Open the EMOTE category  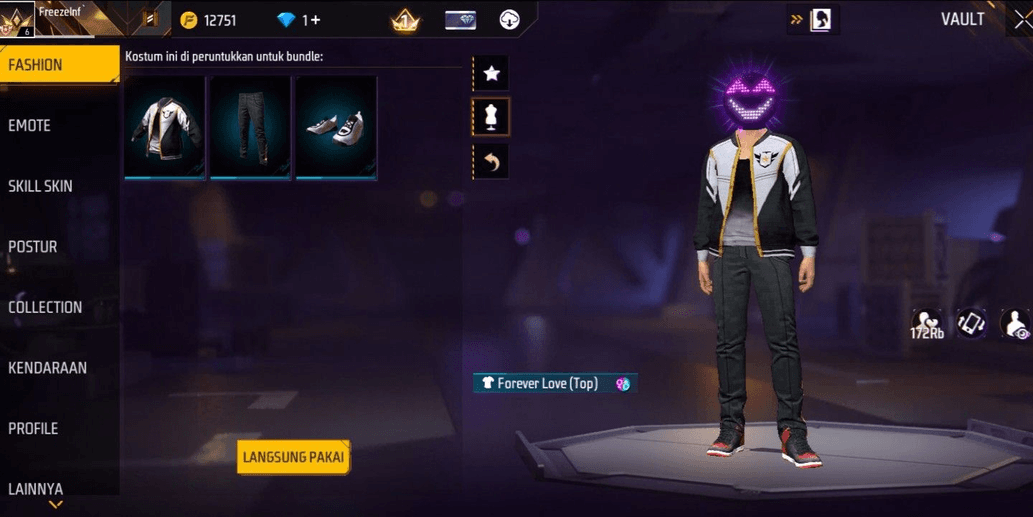(30, 126)
